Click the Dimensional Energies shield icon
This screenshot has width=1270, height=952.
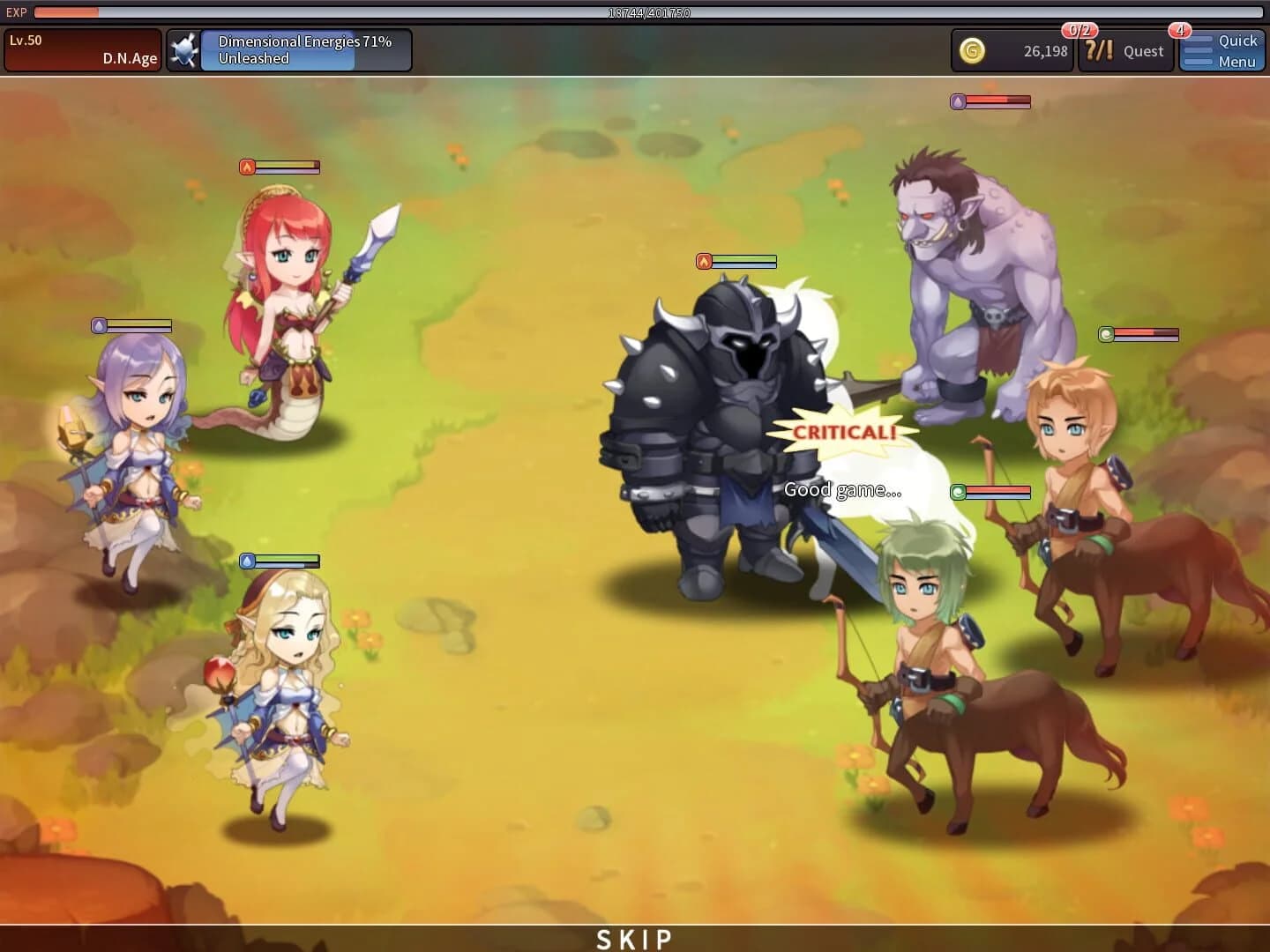pos(183,49)
